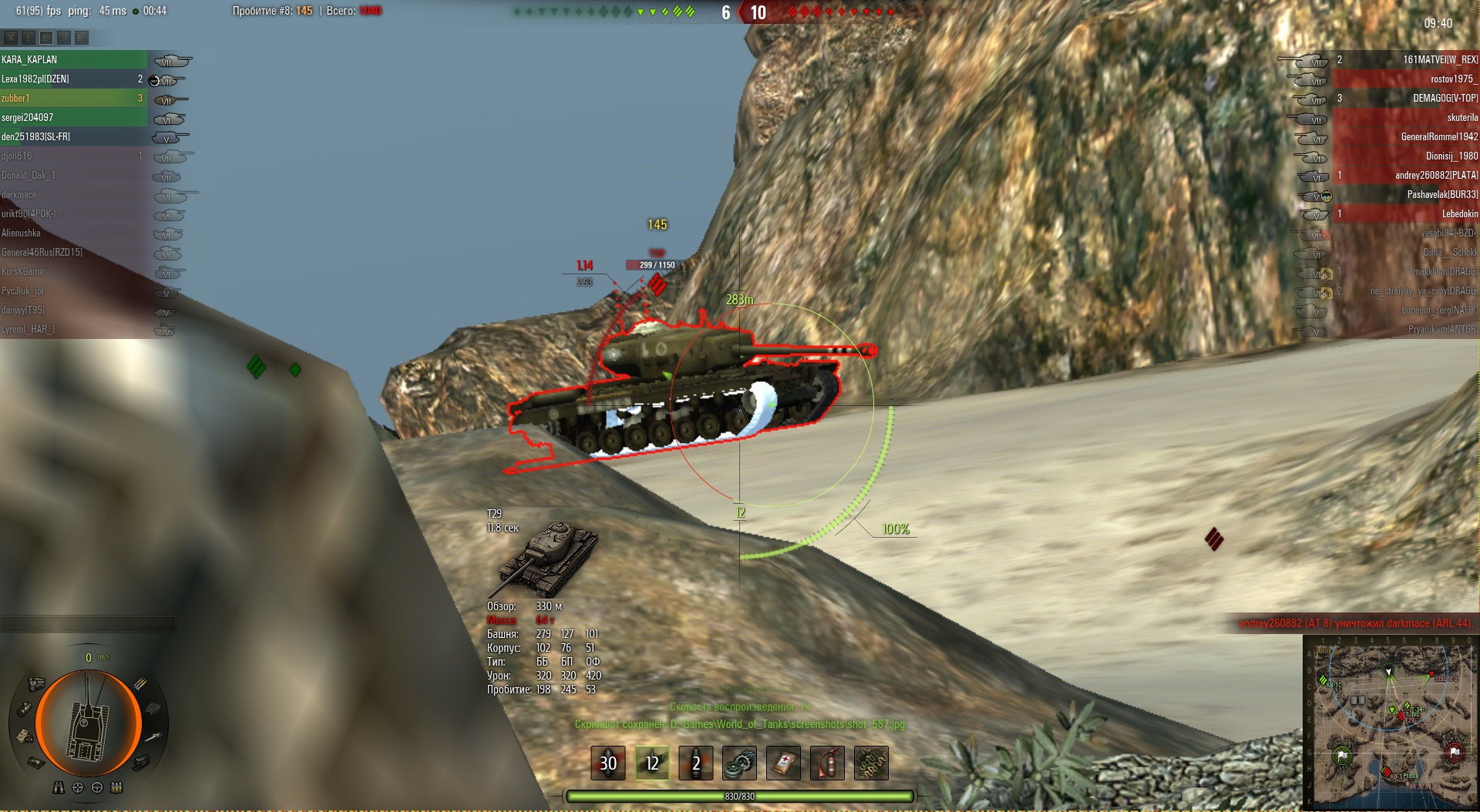Hide the player list with the X button

(11, 37)
